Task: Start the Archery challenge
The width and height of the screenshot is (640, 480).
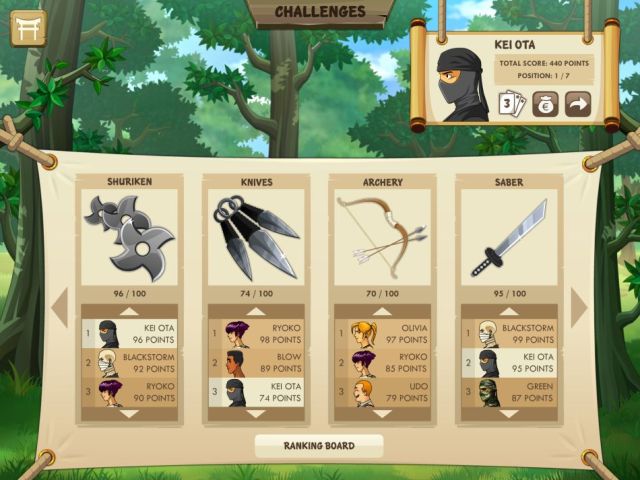Action: [382, 236]
